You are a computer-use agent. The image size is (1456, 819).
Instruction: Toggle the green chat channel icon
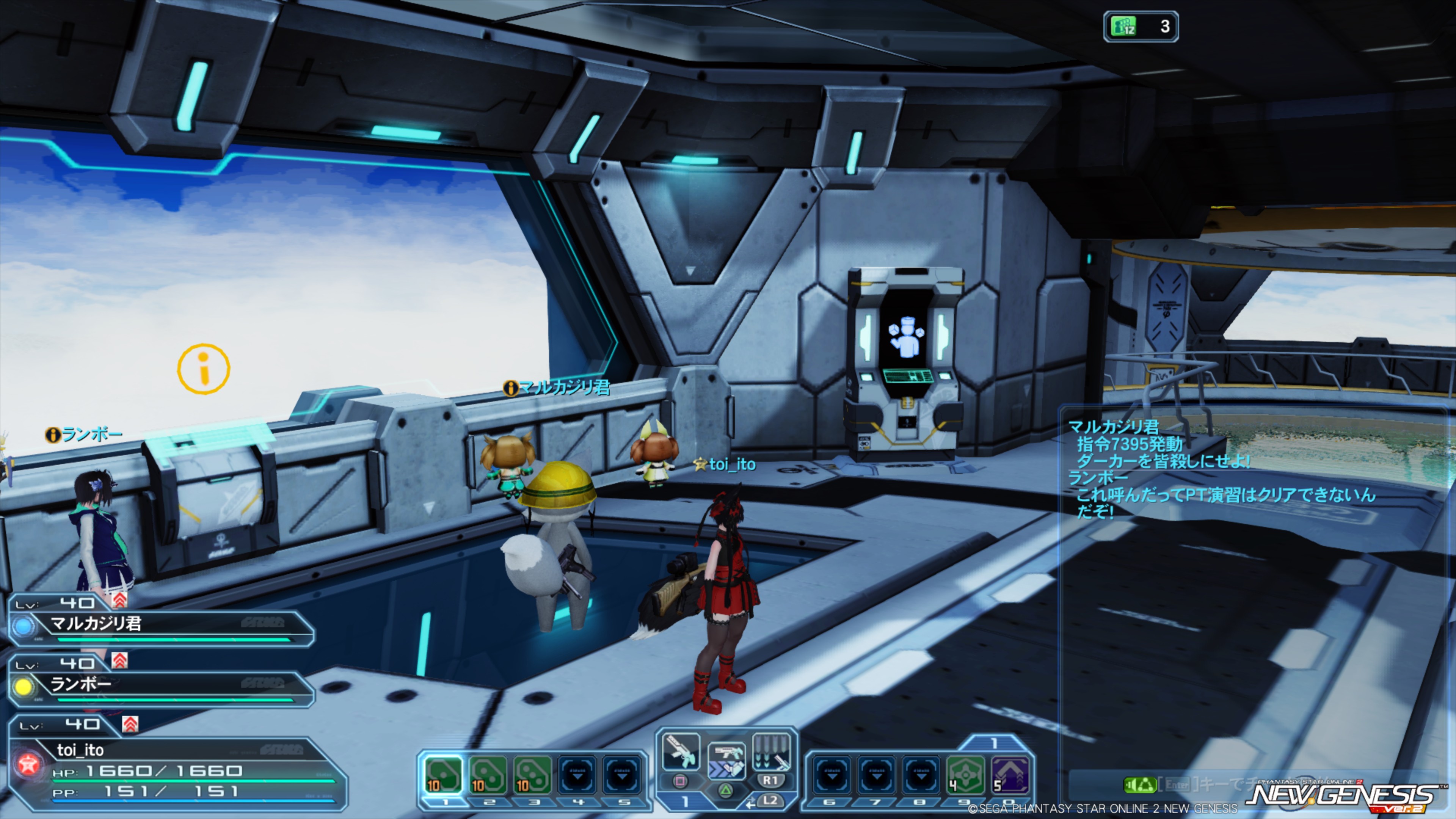click(x=1139, y=784)
